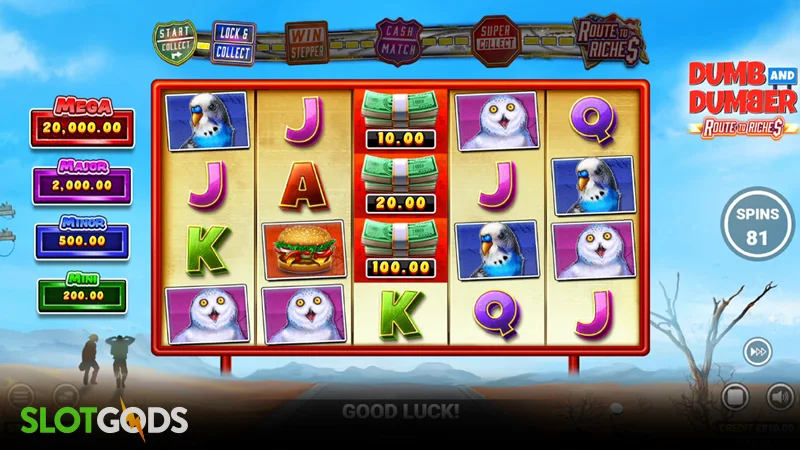
Task: Open the hamburger menu button
Action: point(21,397)
